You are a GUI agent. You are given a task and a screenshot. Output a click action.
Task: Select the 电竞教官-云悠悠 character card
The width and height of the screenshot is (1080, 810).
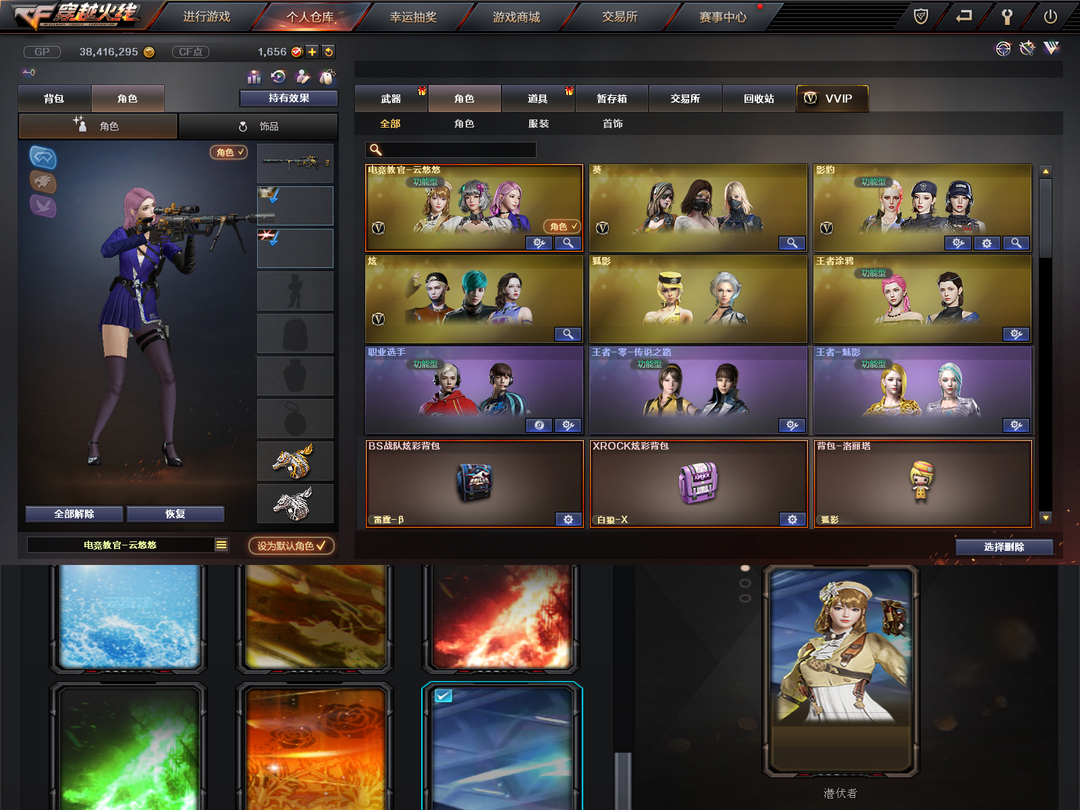coord(474,207)
